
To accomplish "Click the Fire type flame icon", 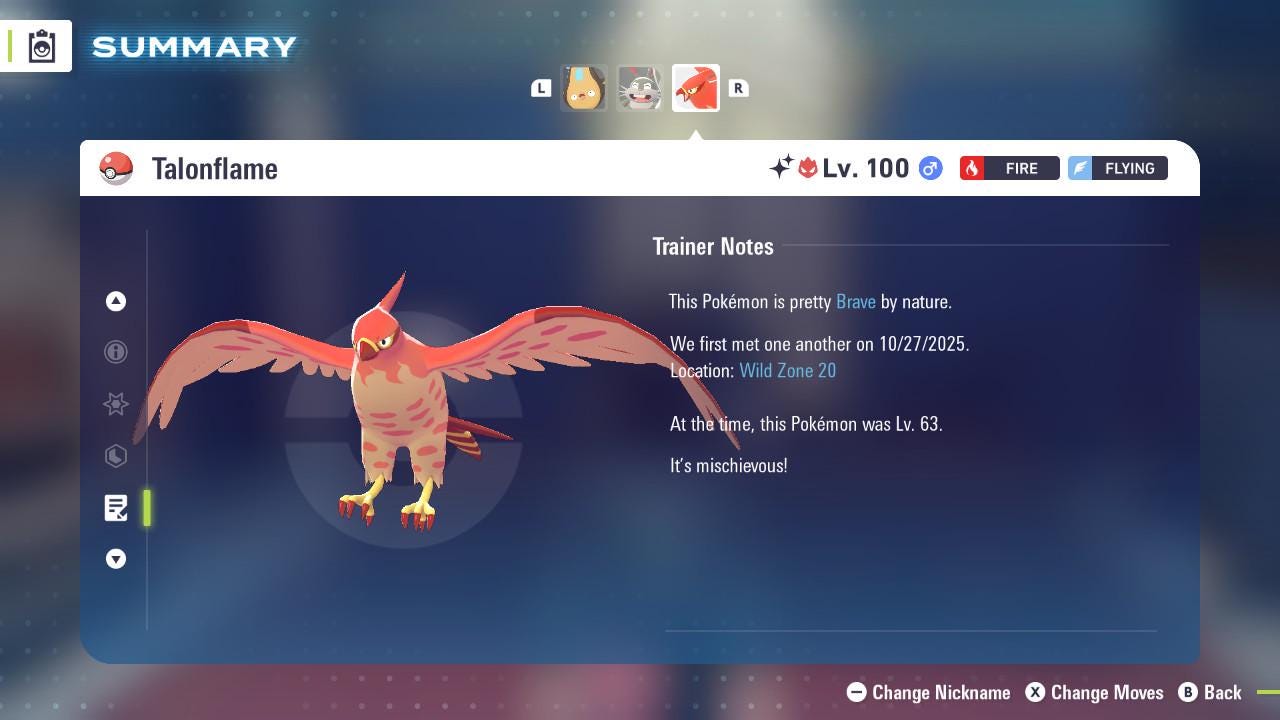I will (x=973, y=168).
